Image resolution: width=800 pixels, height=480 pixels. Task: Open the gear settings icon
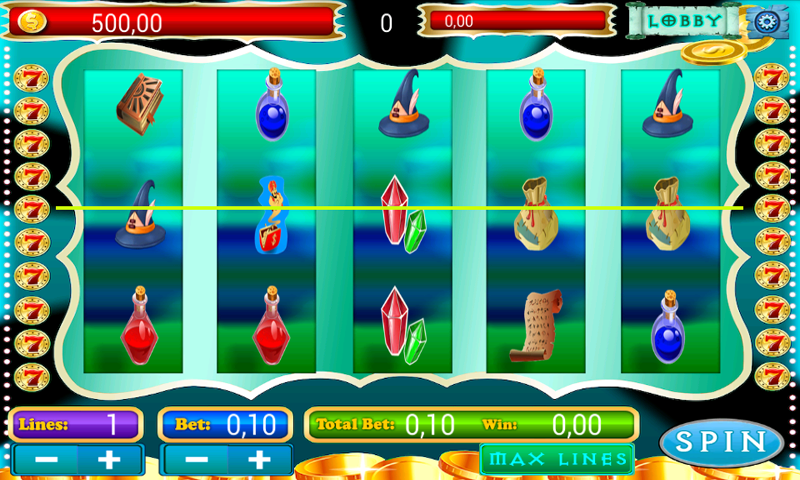767,21
